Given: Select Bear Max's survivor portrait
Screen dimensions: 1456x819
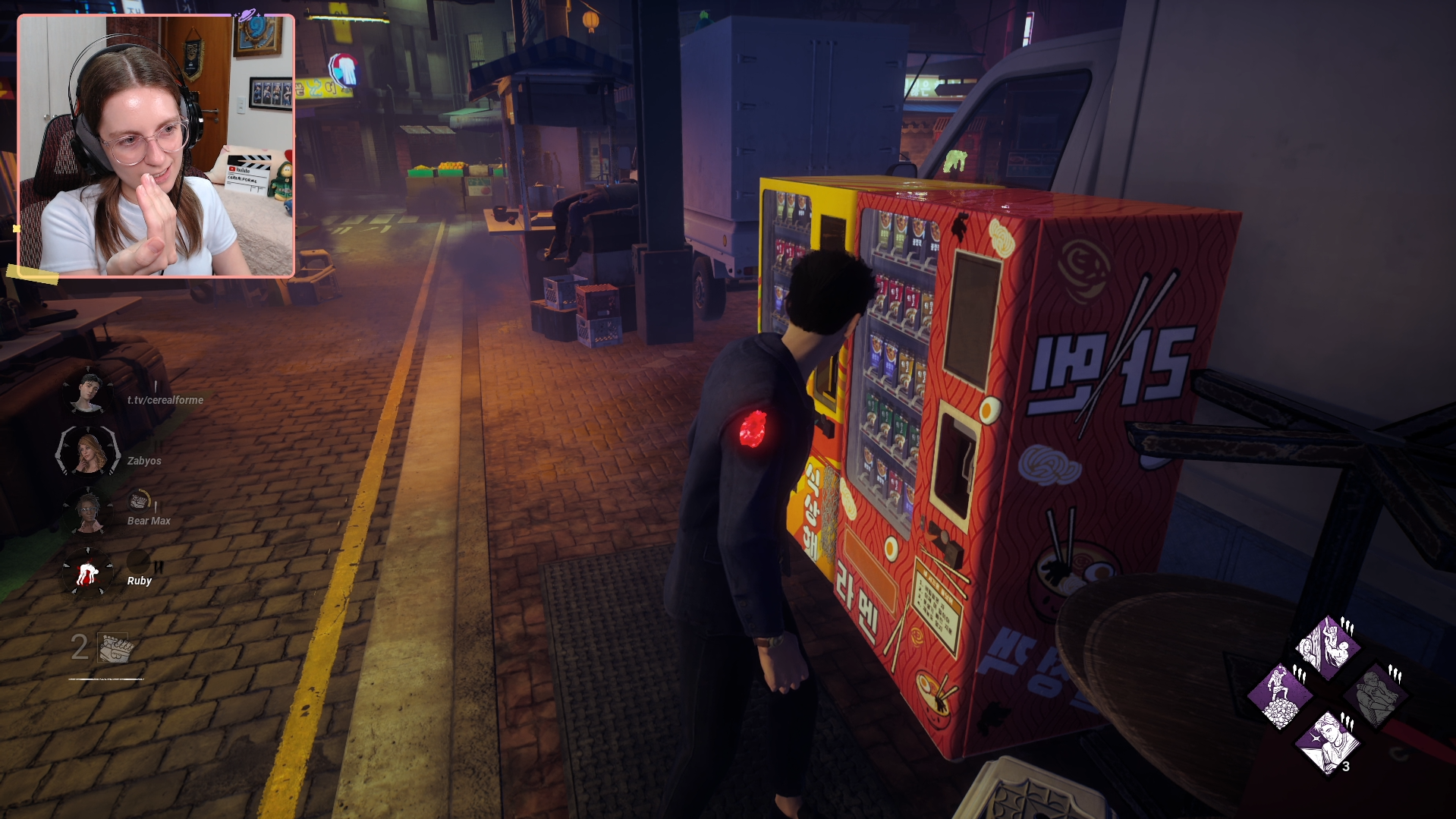Looking at the screenshot, I should click(88, 513).
